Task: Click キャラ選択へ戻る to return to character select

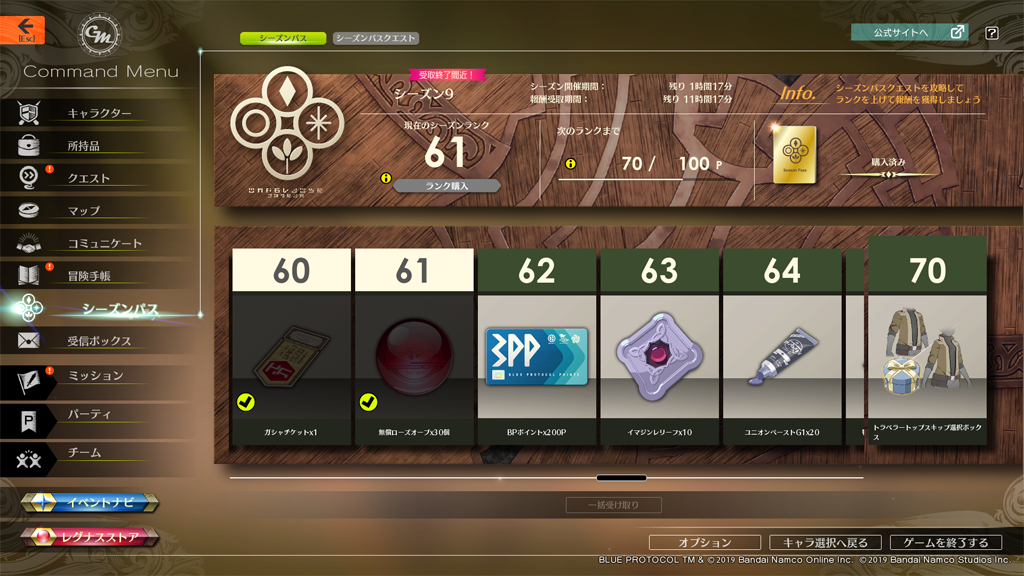Action: pos(824,542)
